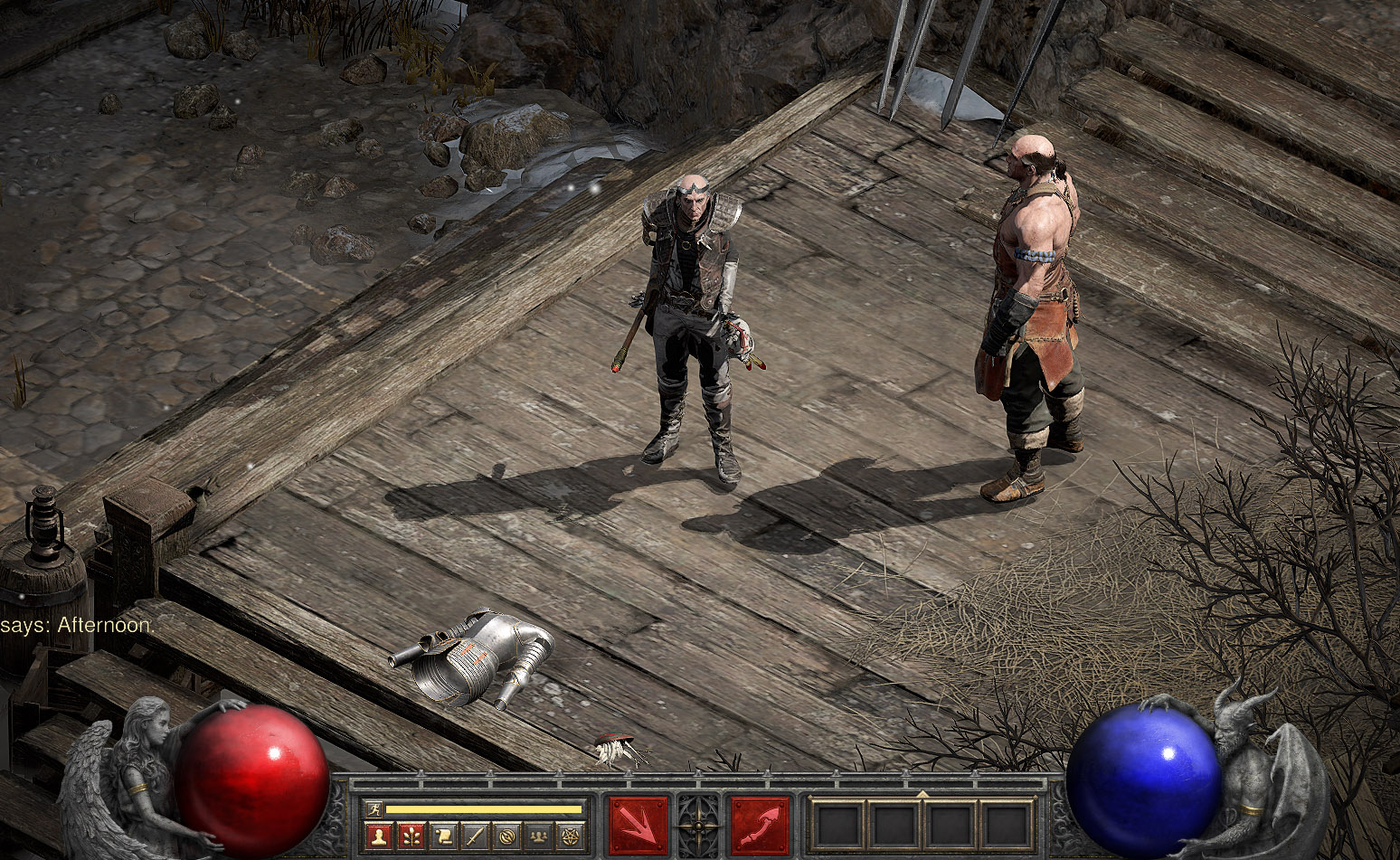Open the party screen icon

tap(537, 836)
